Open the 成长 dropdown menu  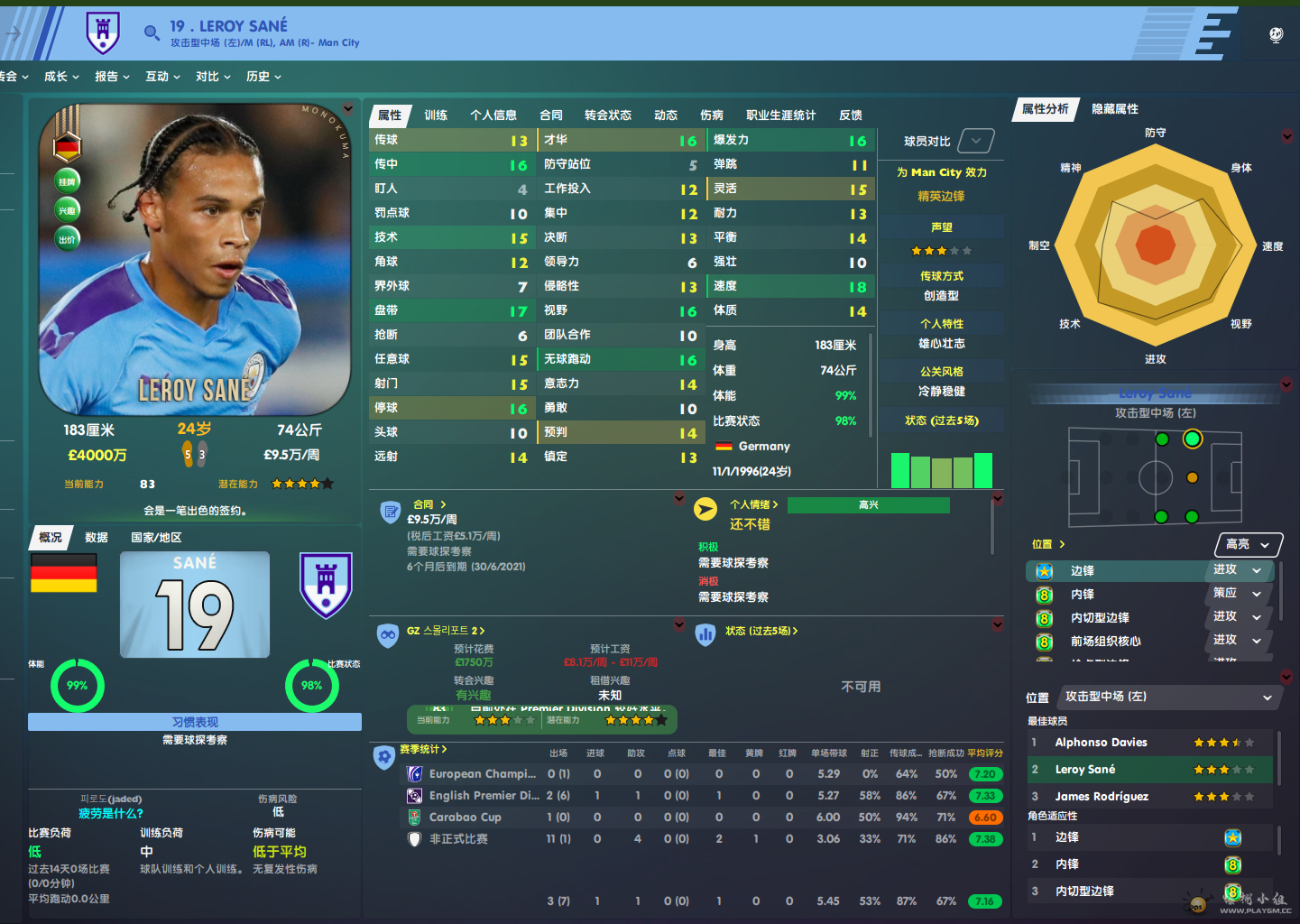coord(61,77)
